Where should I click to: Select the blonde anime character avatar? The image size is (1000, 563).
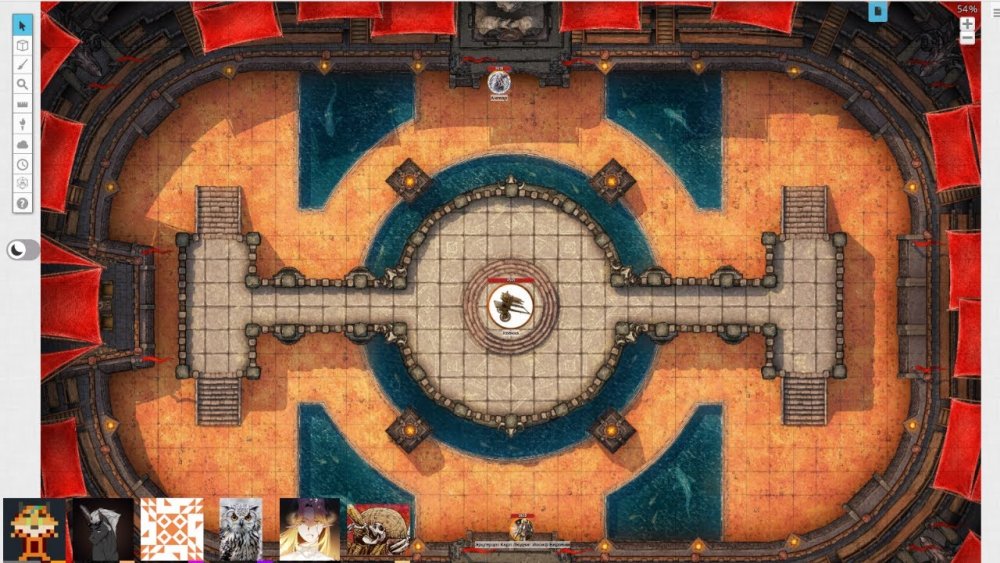click(309, 529)
